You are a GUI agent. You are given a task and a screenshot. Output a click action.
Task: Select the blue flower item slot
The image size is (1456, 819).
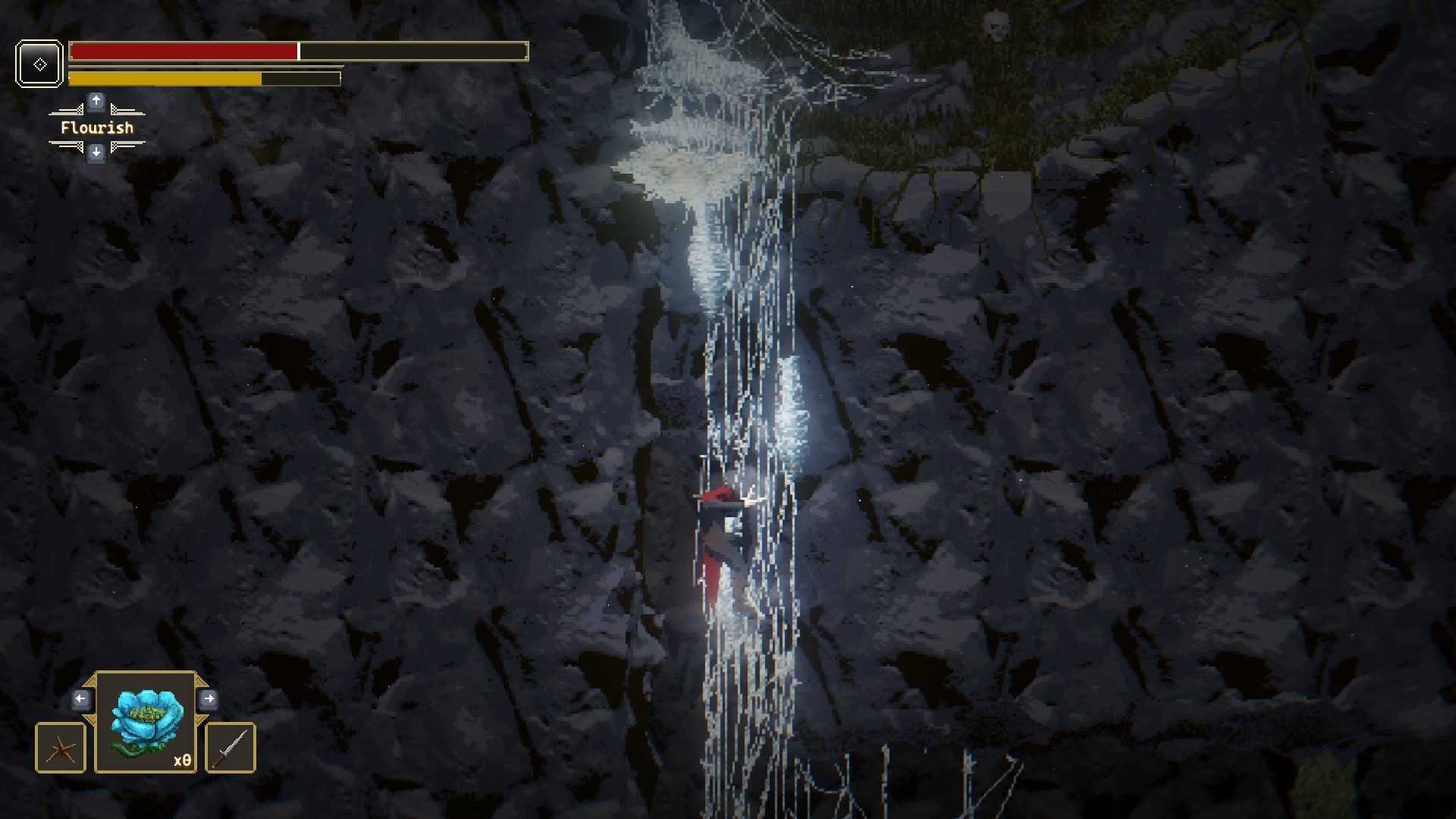[146, 723]
